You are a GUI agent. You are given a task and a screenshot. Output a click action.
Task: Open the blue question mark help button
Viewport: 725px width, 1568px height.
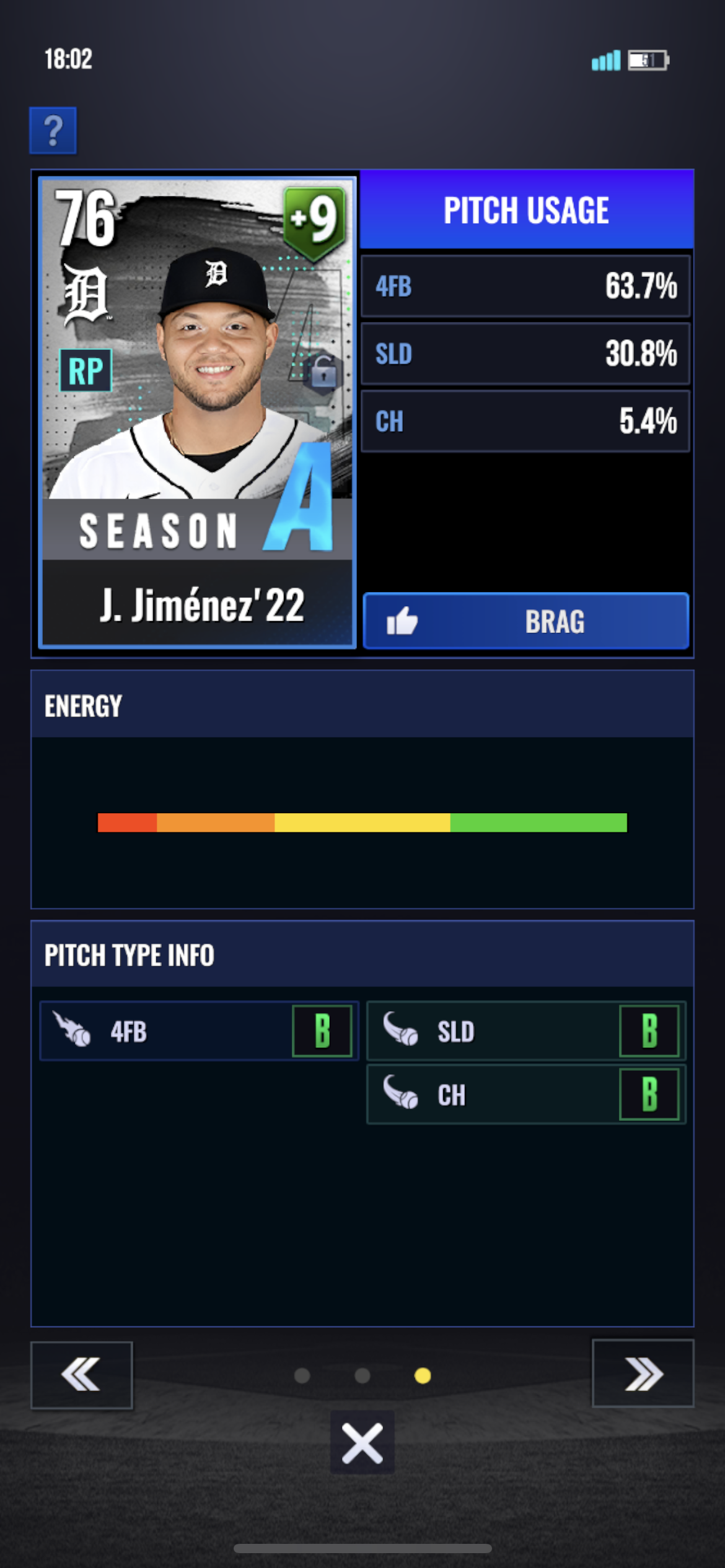click(53, 131)
